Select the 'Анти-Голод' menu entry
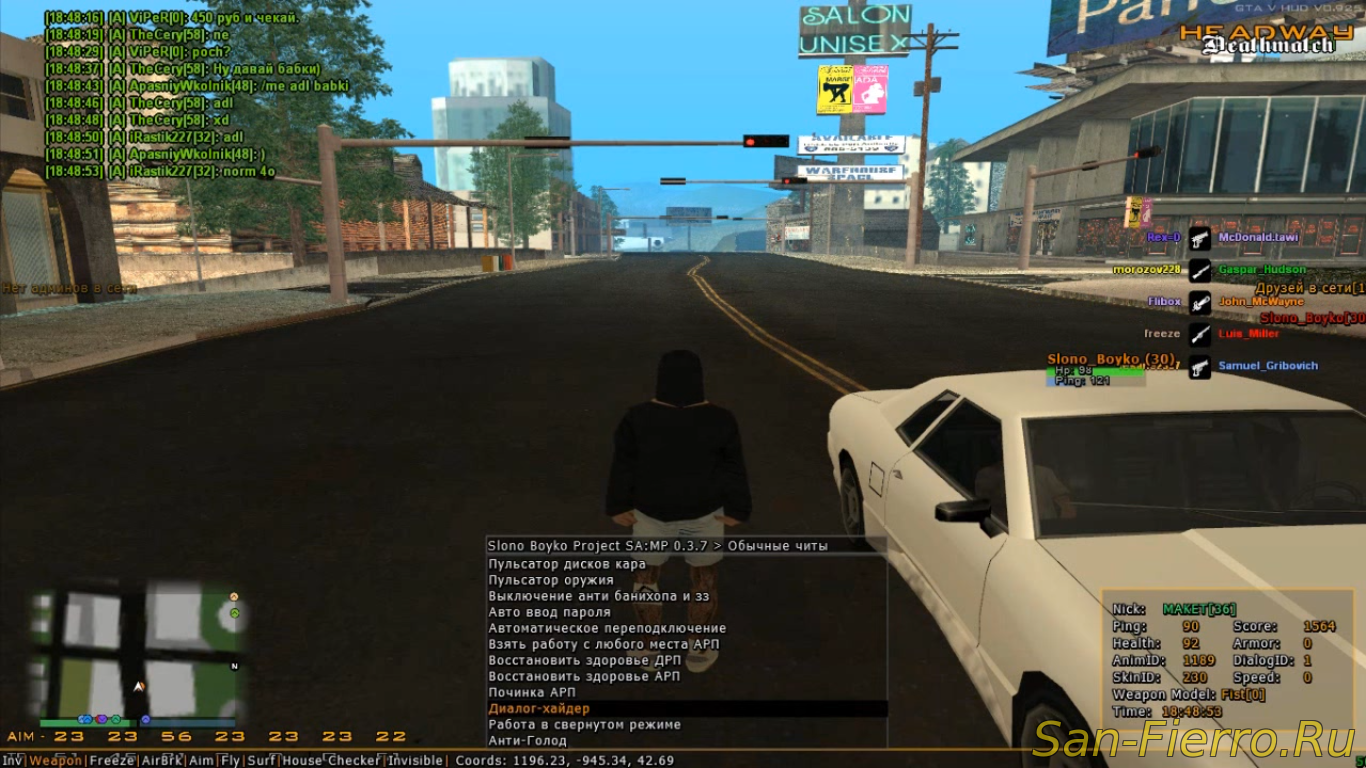 527,741
